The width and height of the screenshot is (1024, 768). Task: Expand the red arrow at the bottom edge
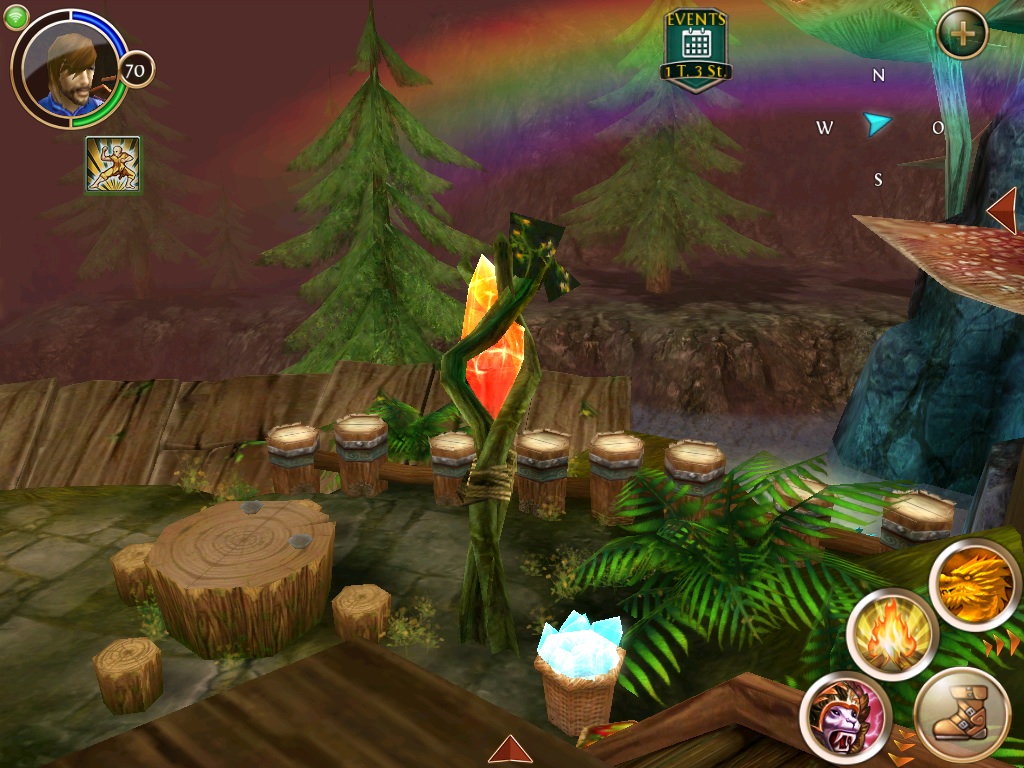coord(510,749)
